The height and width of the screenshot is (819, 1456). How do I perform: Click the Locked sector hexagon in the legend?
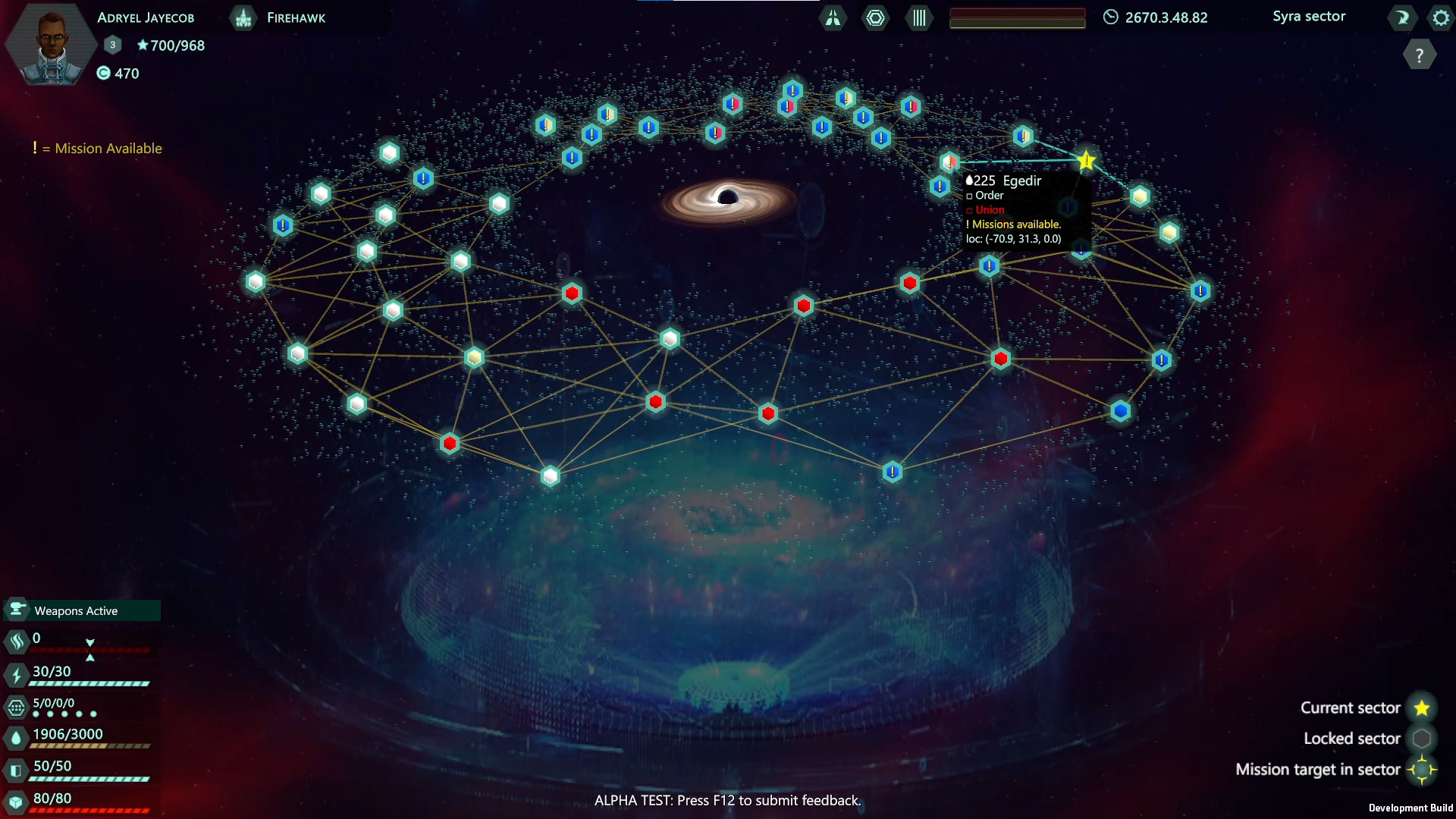click(1423, 738)
